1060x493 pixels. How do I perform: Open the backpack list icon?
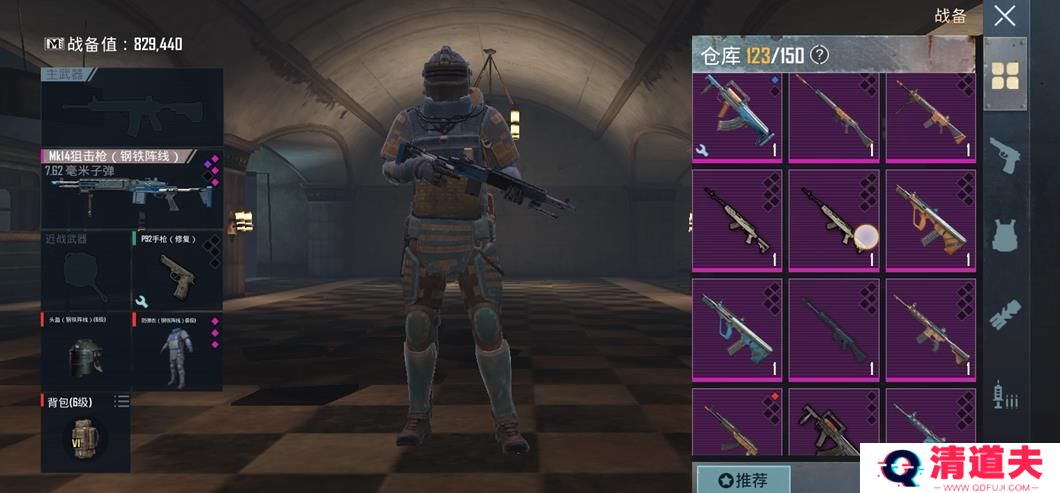[121, 402]
